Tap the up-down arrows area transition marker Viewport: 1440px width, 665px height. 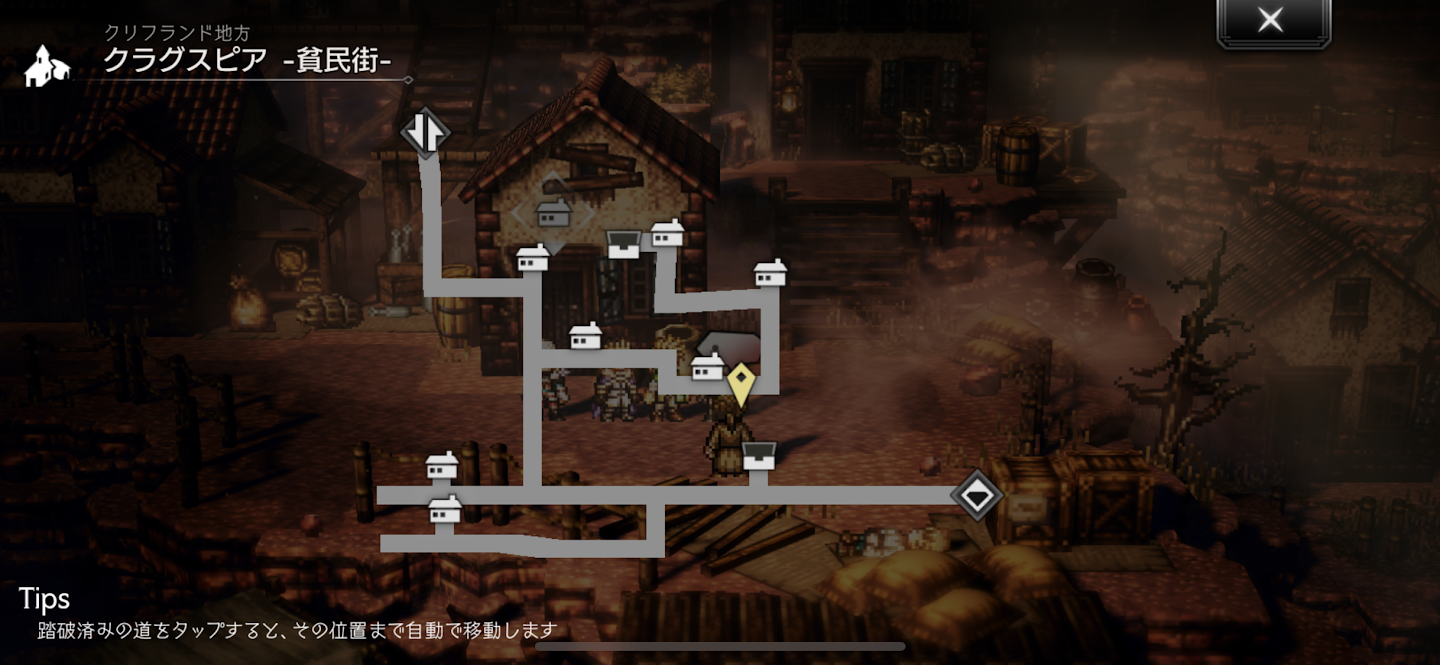tap(425, 133)
